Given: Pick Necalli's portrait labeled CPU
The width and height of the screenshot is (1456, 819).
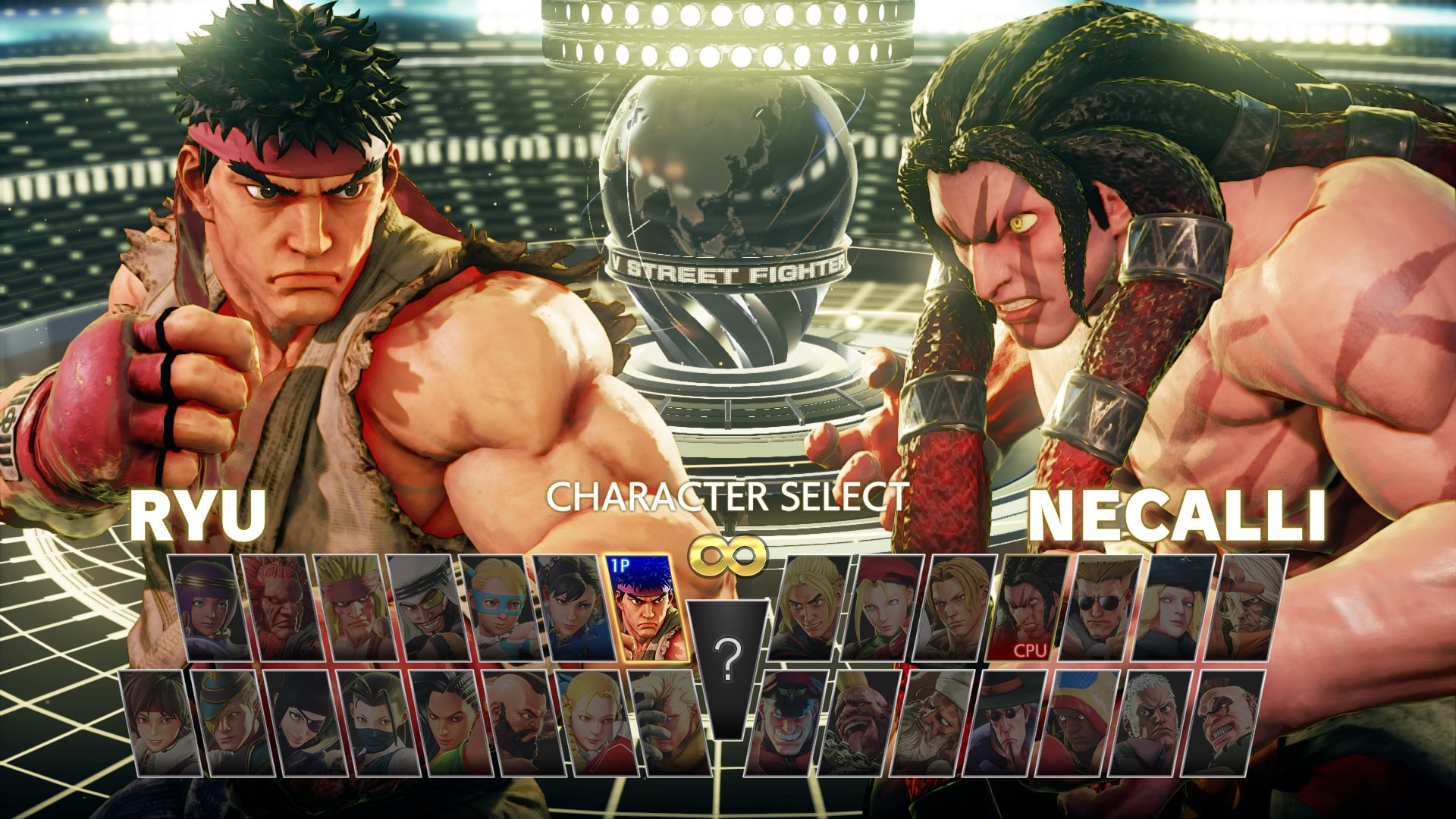Looking at the screenshot, I should point(1025,607).
